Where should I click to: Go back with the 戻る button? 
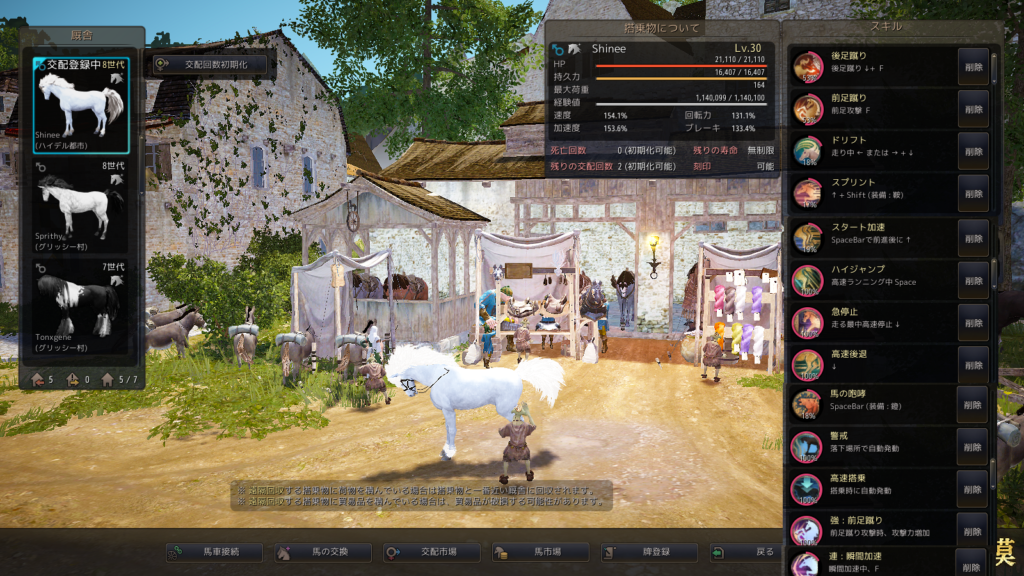pyautogui.click(x=755, y=552)
